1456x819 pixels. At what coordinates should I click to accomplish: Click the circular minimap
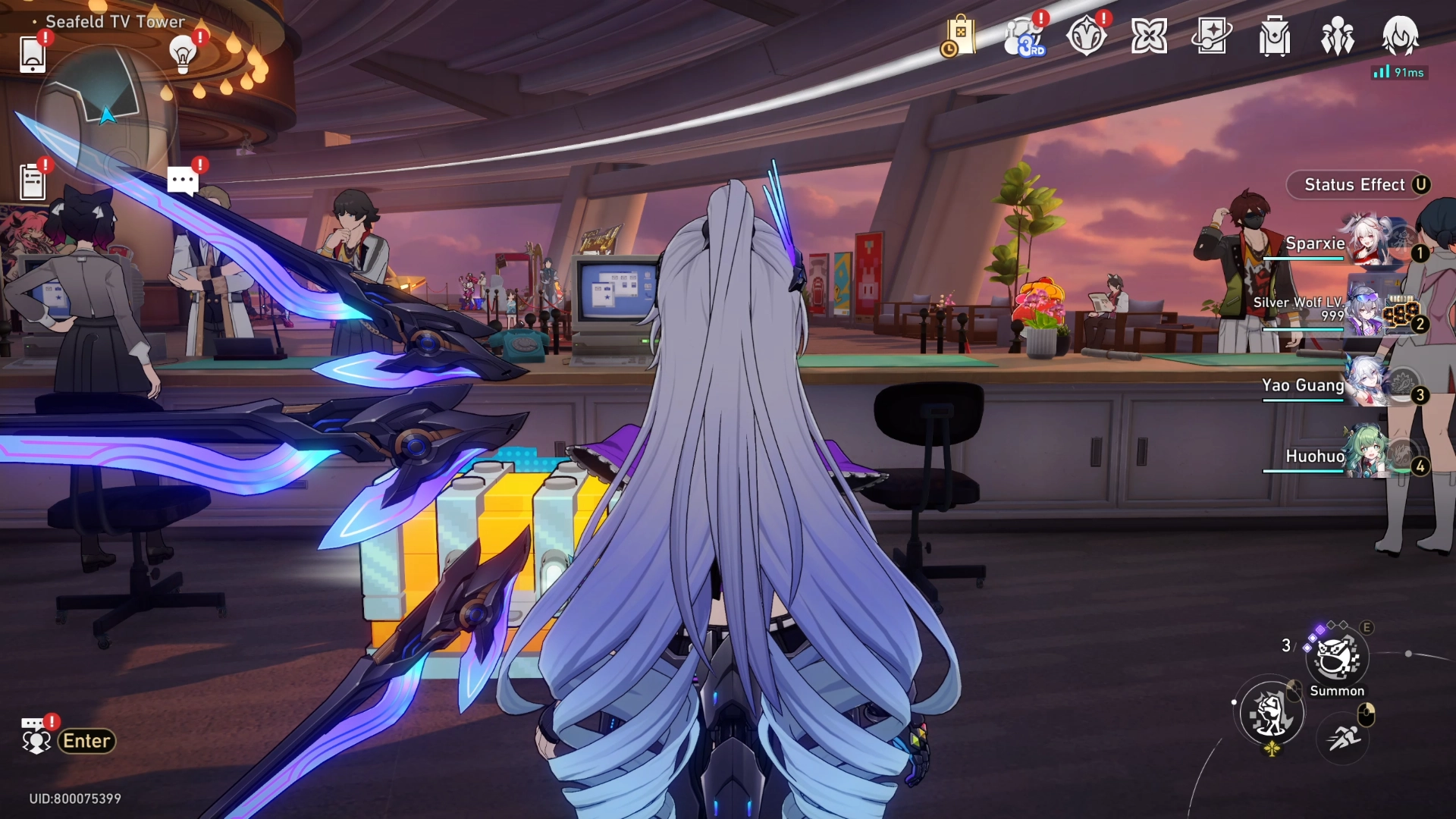click(x=106, y=114)
